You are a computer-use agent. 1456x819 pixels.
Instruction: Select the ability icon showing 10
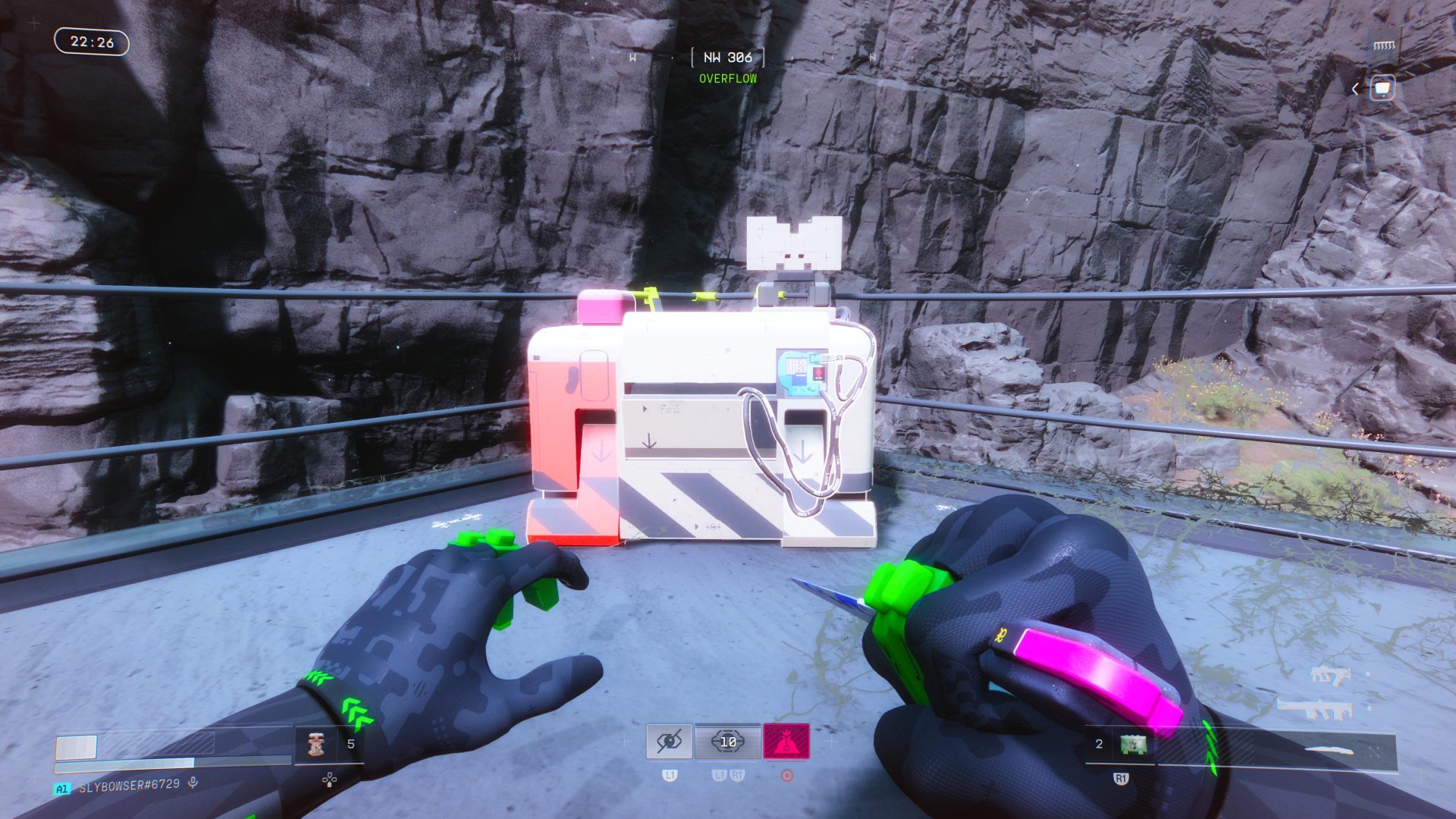pos(728,742)
